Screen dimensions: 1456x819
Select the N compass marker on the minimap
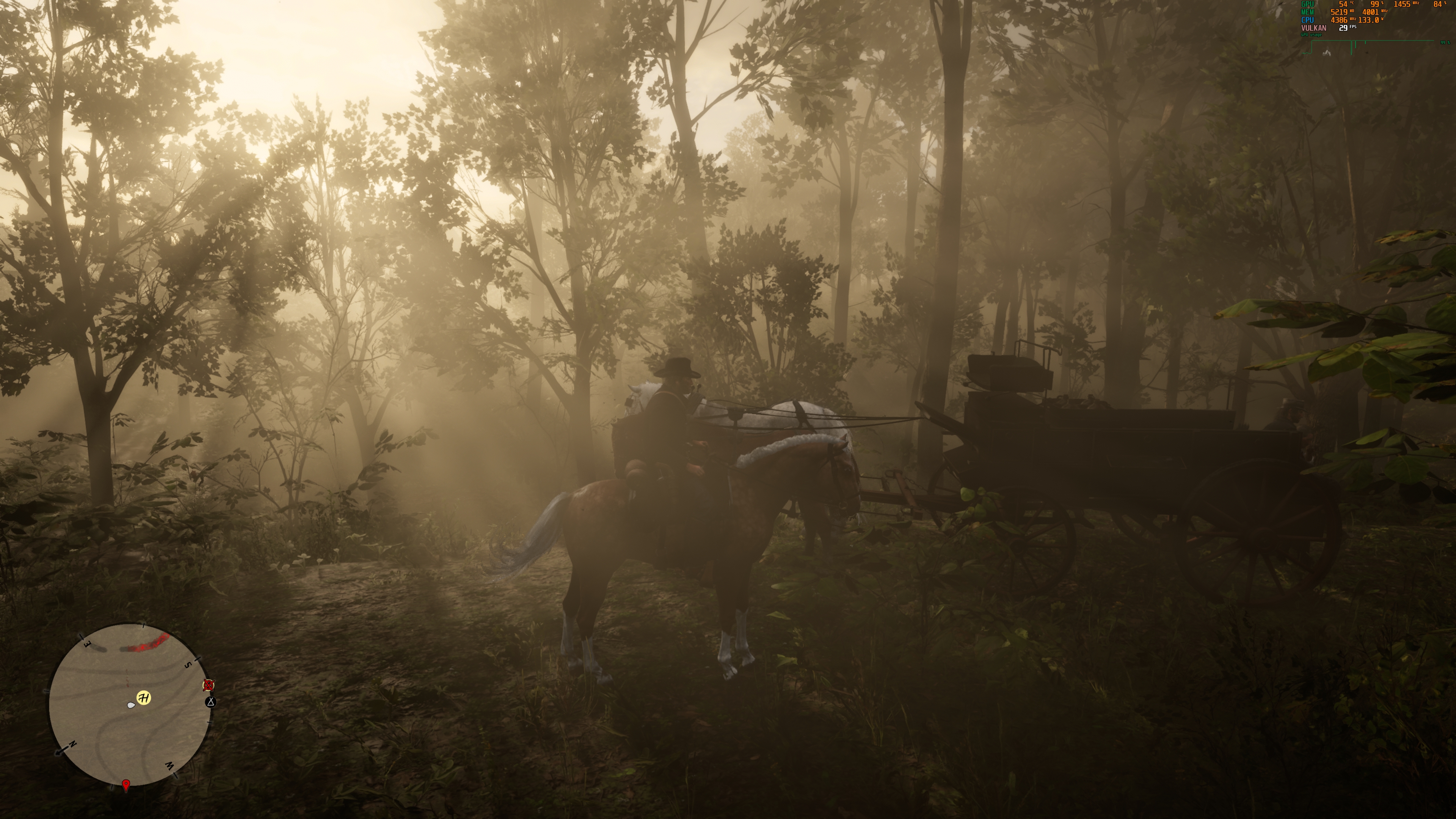point(73,744)
